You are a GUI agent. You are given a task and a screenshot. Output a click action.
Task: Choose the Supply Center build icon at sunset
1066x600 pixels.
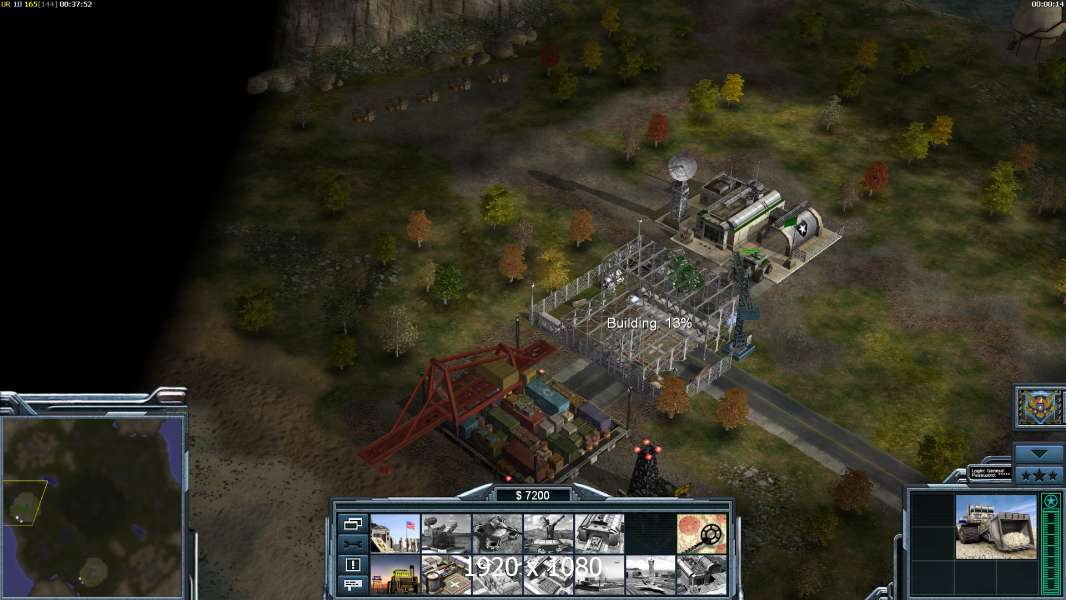coord(395,574)
